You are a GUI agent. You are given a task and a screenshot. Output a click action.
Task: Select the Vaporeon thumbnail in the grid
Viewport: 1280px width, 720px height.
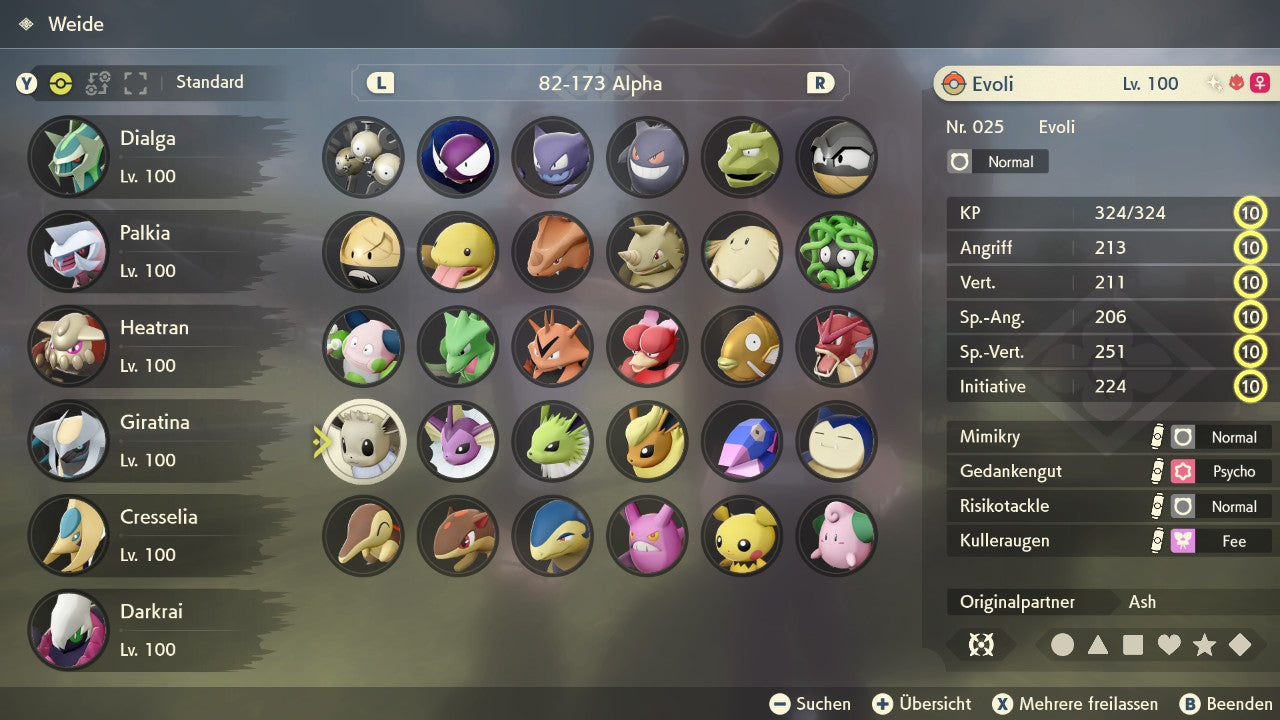click(x=457, y=442)
